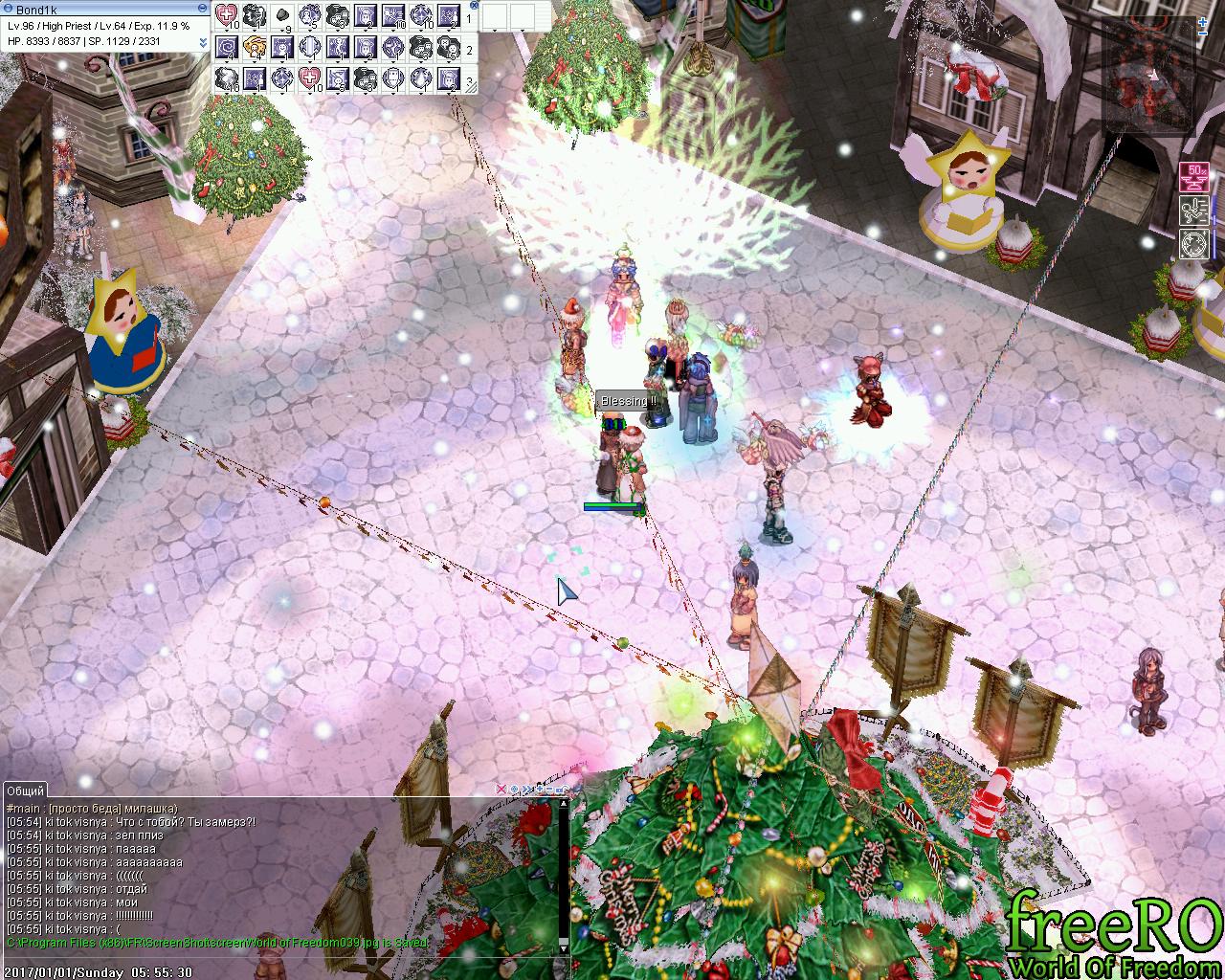1225x980 pixels.
Task: Open the minimap
Action: pos(1149,74)
